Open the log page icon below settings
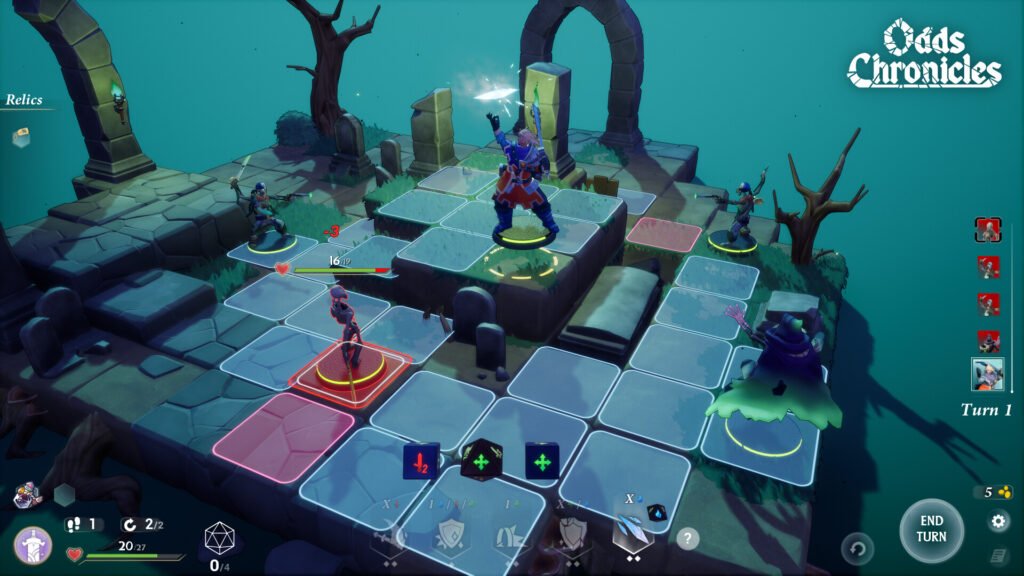Image resolution: width=1024 pixels, height=576 pixels. 999,555
